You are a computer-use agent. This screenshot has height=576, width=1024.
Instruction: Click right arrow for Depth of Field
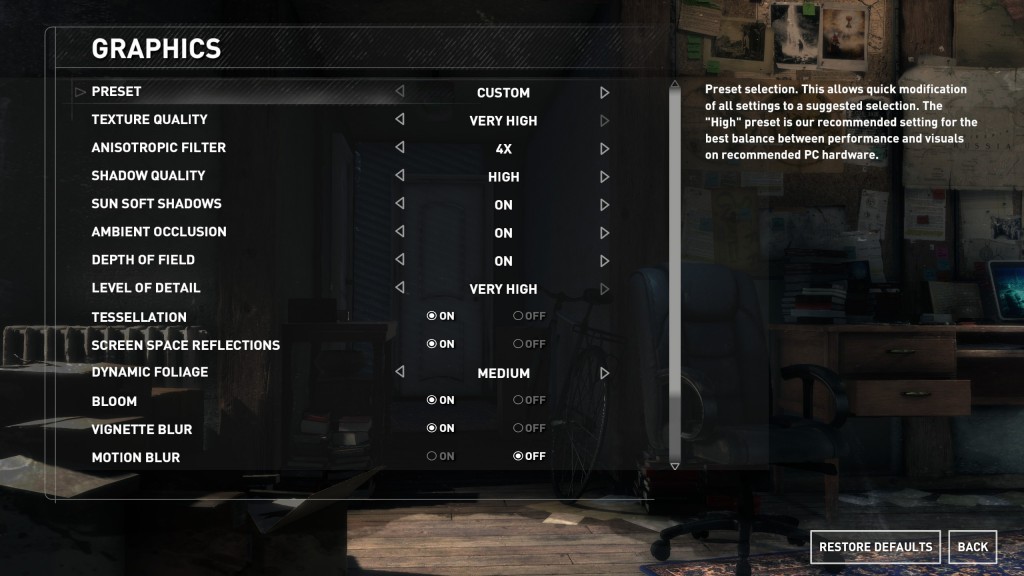click(x=604, y=261)
